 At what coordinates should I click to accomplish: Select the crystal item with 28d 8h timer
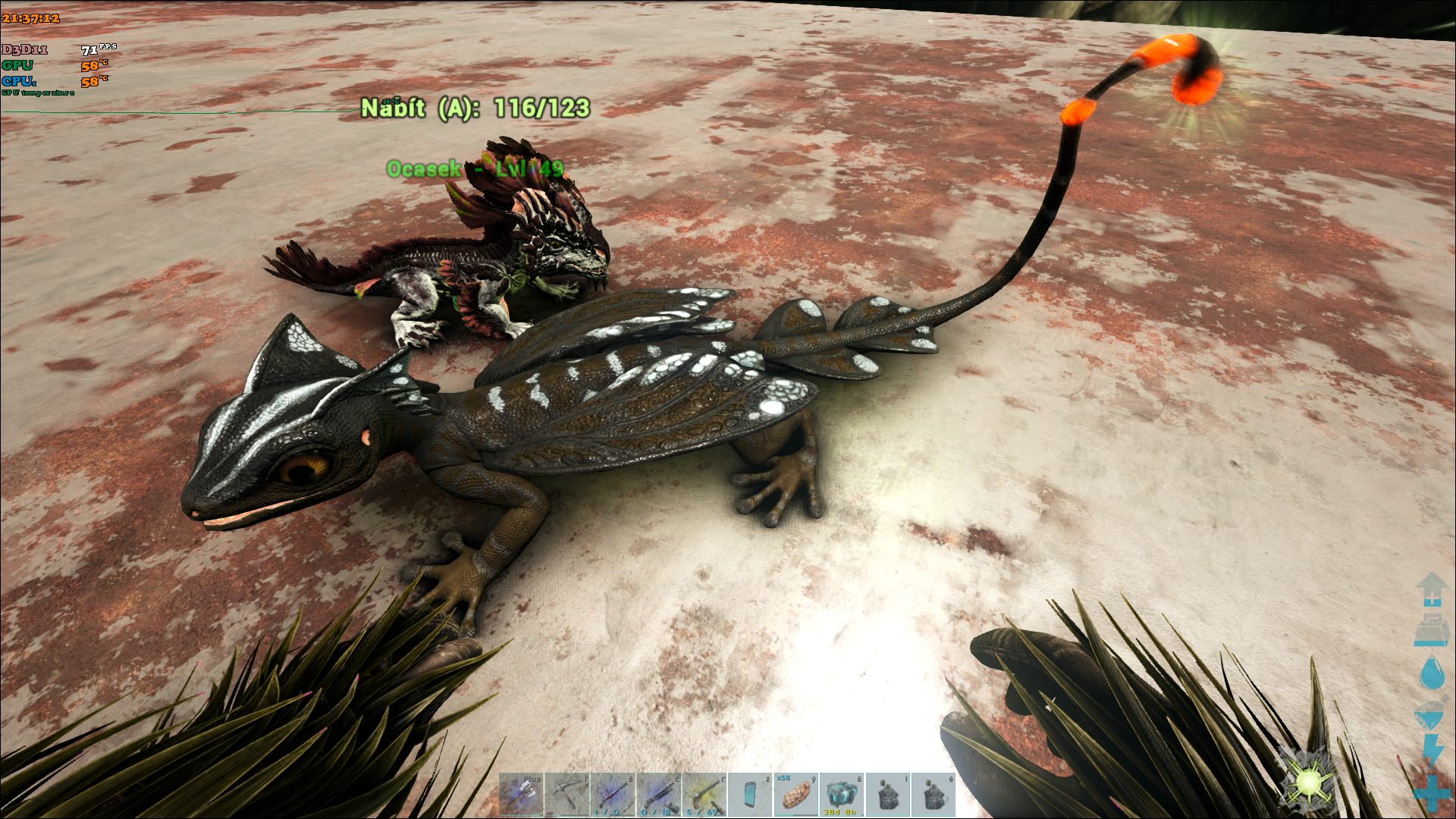841,794
